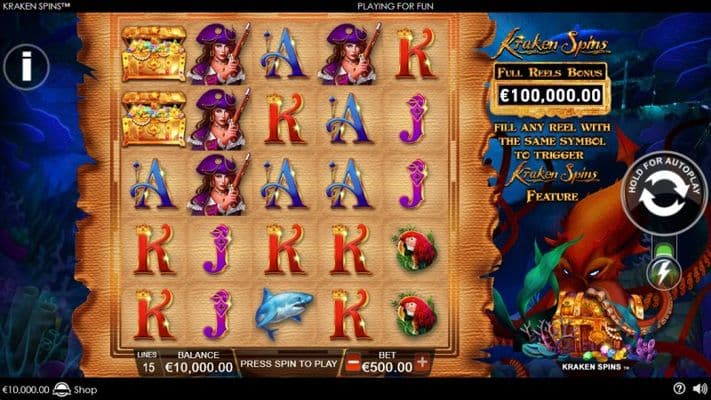Screen dimensions: 711x400
Task: Spin the reels with the circular arrows button
Action: 663,195
